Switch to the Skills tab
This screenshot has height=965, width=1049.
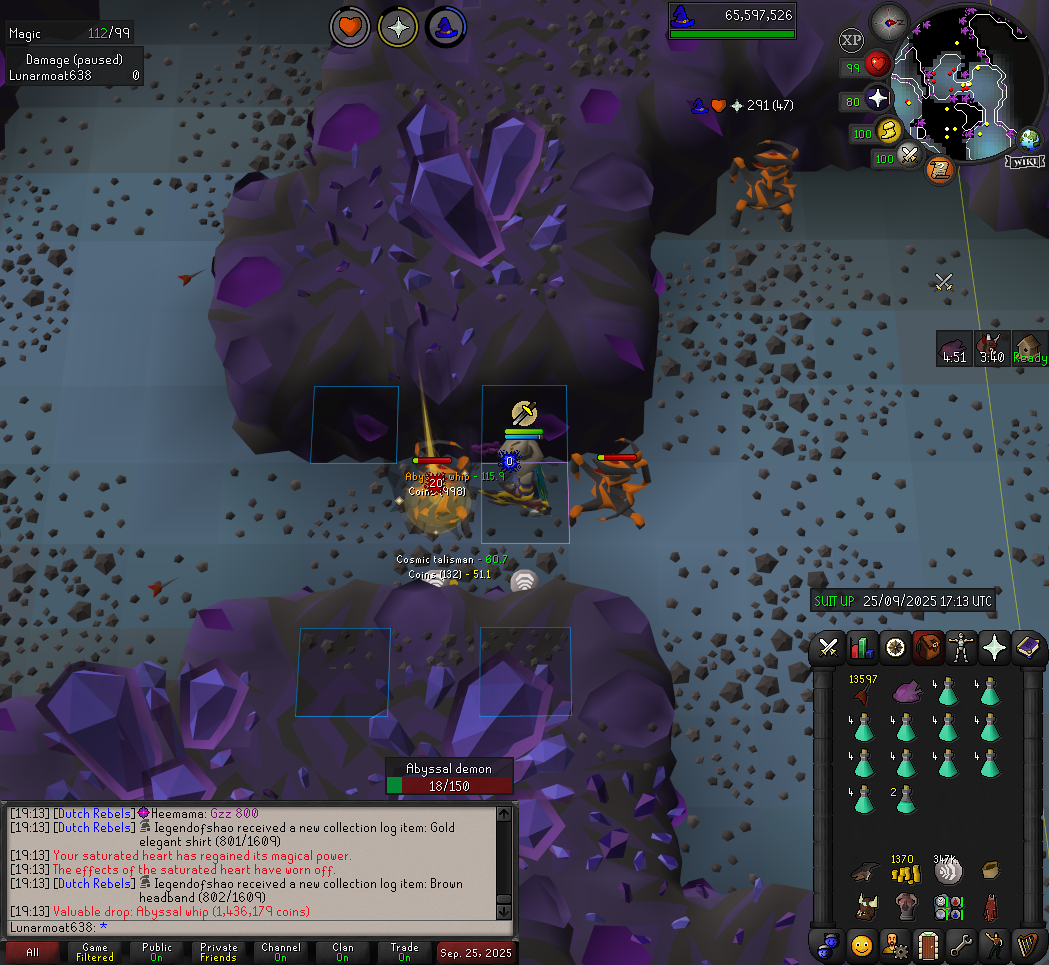click(x=861, y=648)
